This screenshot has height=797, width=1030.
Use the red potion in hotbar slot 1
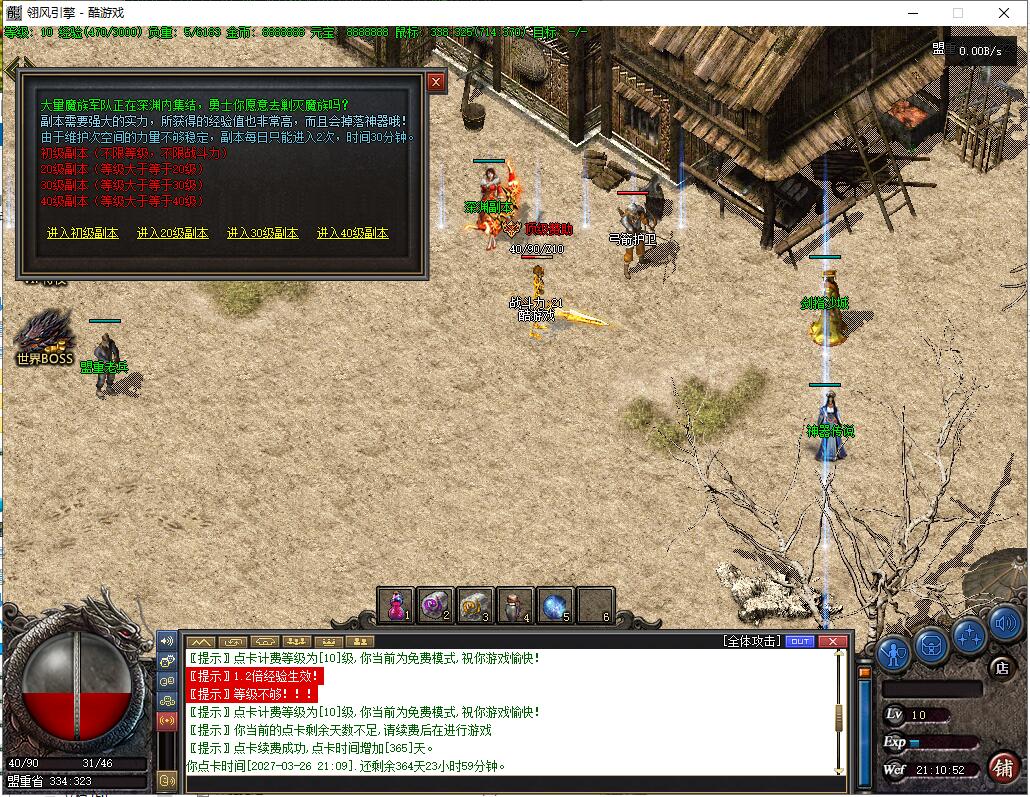pos(397,605)
